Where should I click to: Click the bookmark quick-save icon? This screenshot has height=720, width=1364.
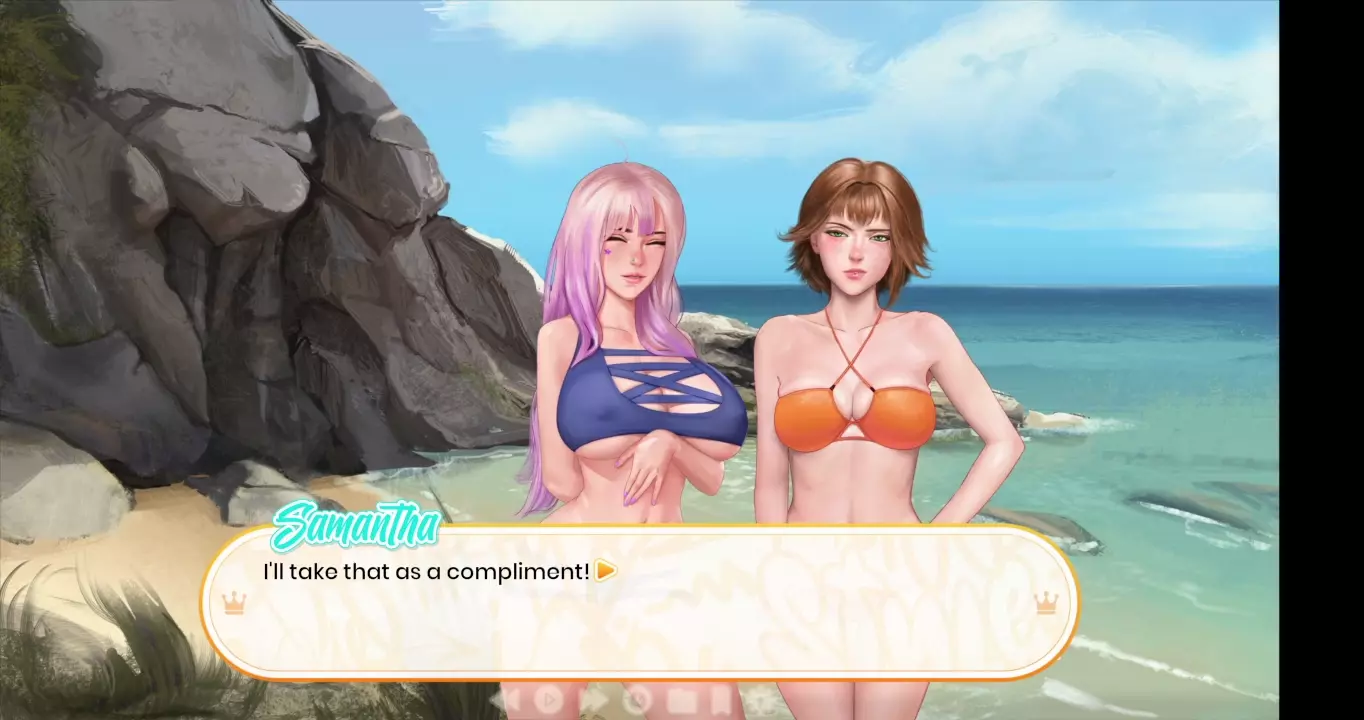pos(719,699)
